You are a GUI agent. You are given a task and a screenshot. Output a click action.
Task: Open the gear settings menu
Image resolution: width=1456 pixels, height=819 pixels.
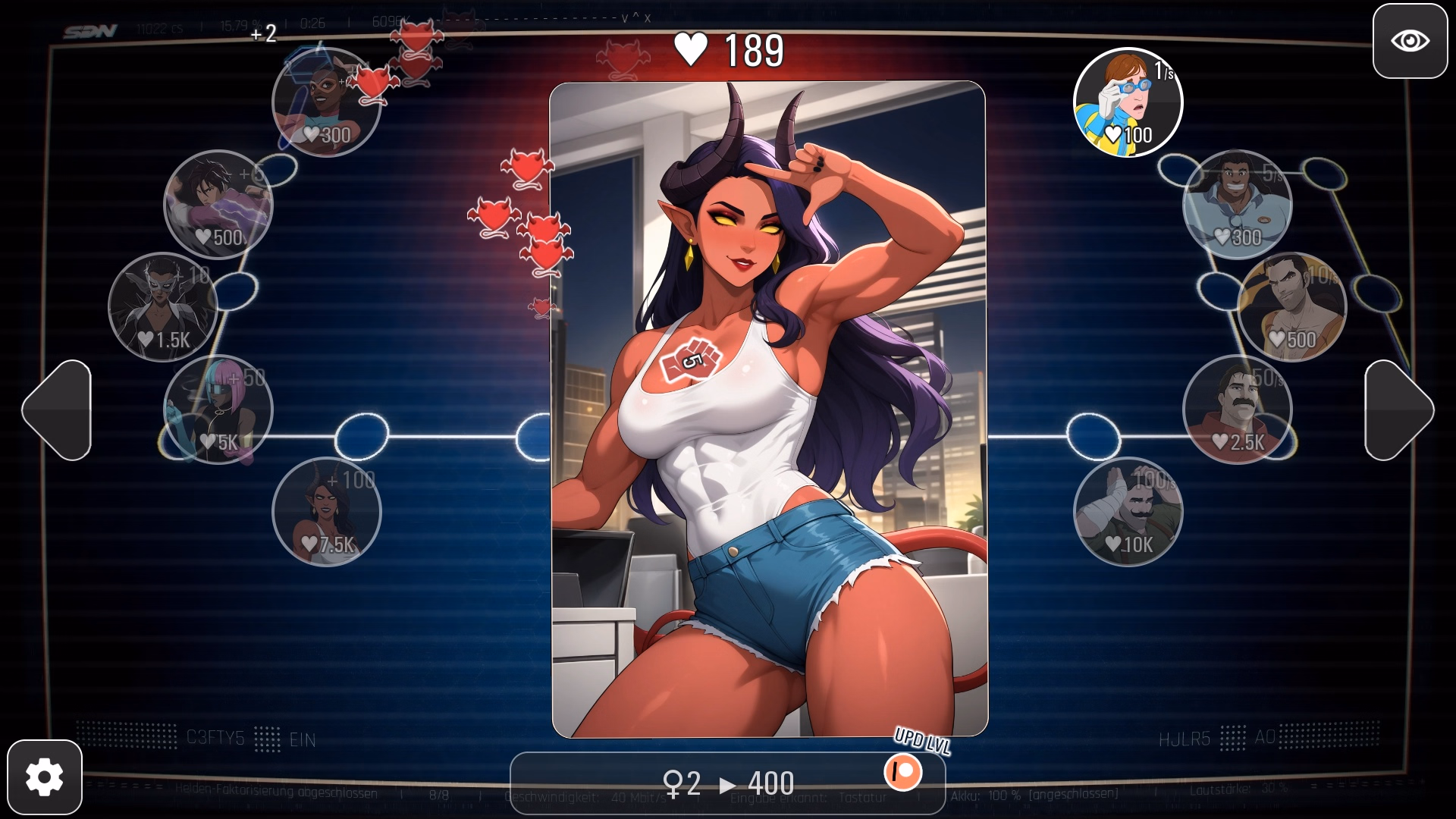point(45,777)
